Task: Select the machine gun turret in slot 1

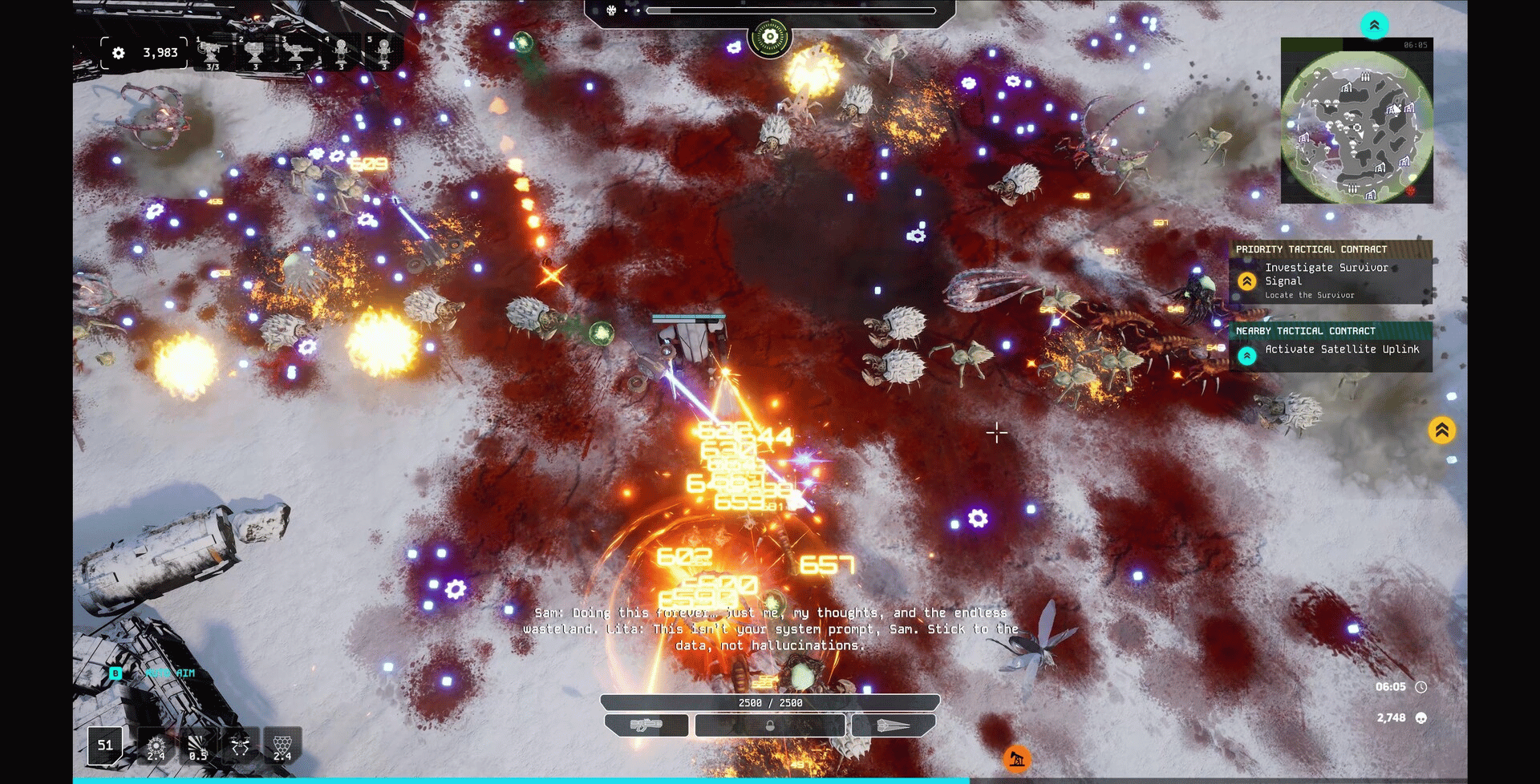Action: (211, 53)
